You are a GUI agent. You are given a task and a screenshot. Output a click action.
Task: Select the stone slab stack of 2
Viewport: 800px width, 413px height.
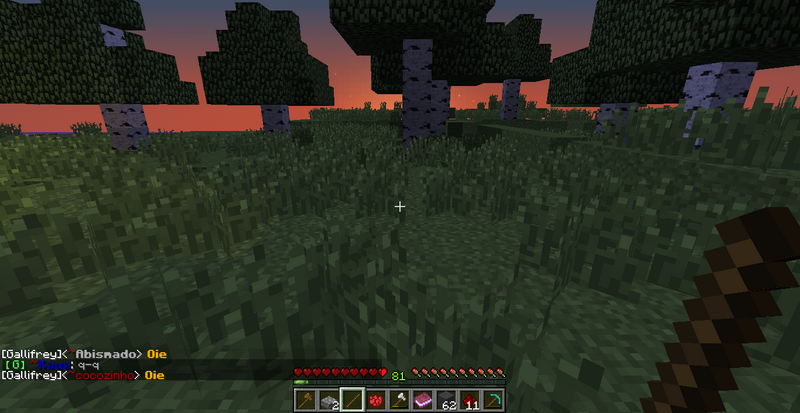(327, 399)
